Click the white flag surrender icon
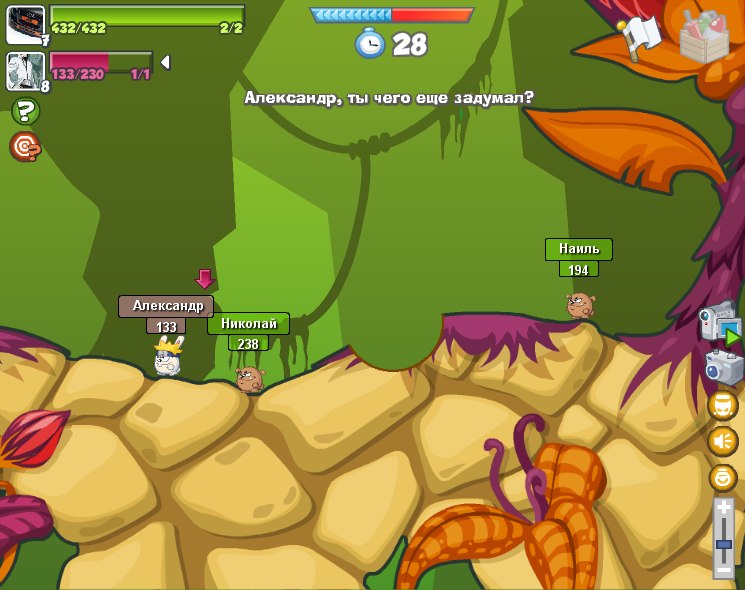Image resolution: width=745 pixels, height=590 pixels. point(638,37)
